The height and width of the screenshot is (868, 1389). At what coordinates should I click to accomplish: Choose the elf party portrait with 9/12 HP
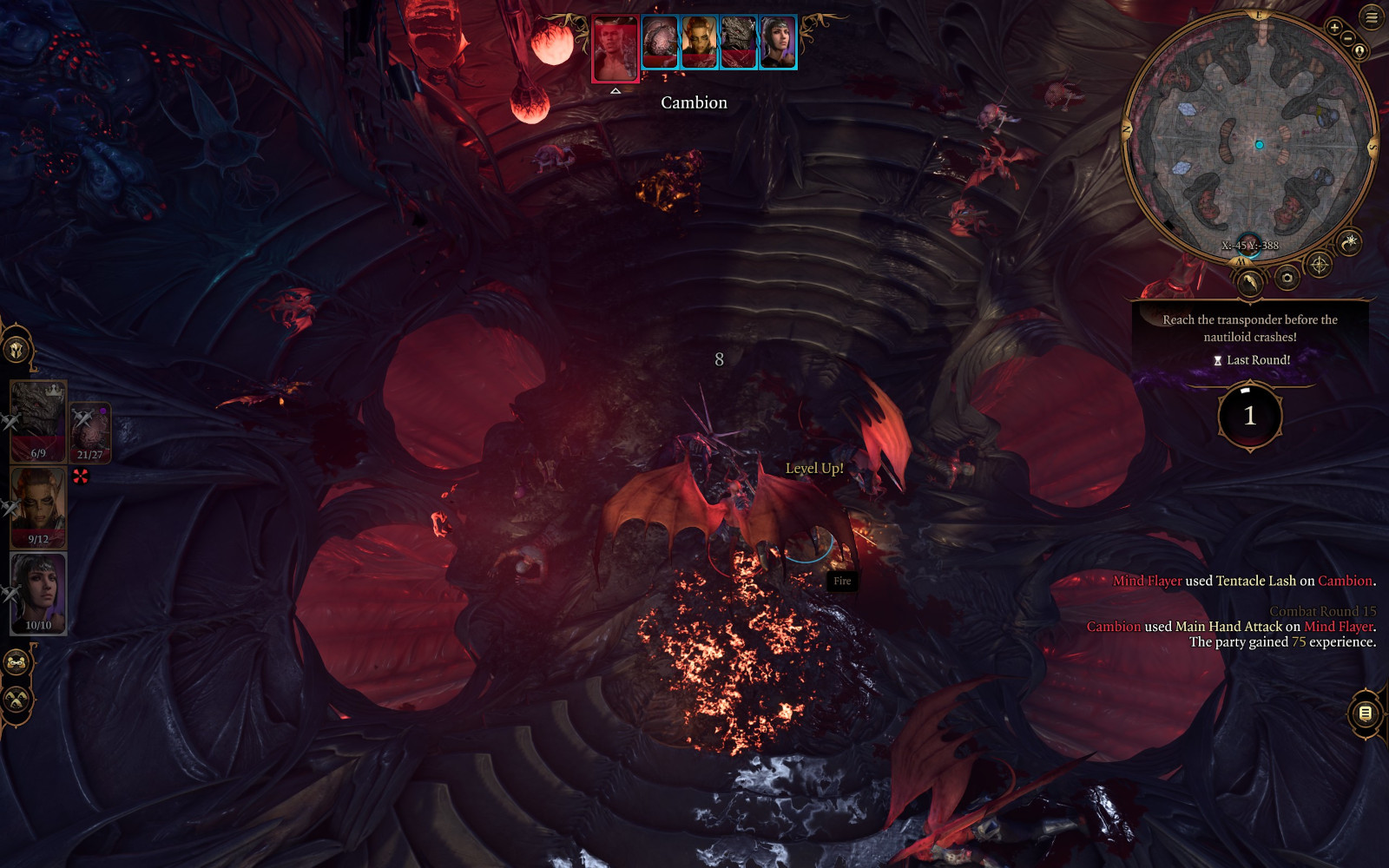point(38,507)
